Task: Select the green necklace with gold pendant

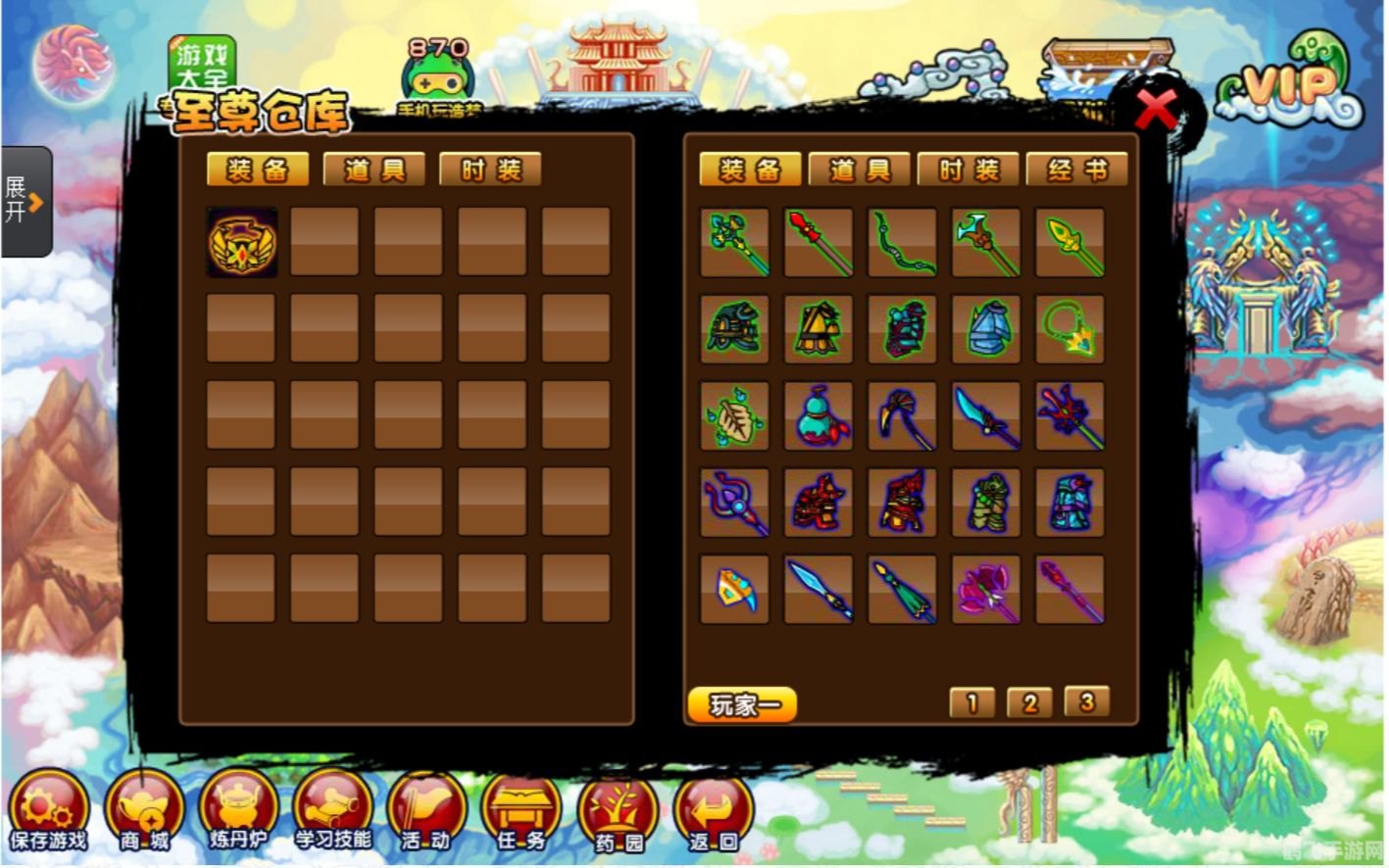Action: click(1069, 329)
